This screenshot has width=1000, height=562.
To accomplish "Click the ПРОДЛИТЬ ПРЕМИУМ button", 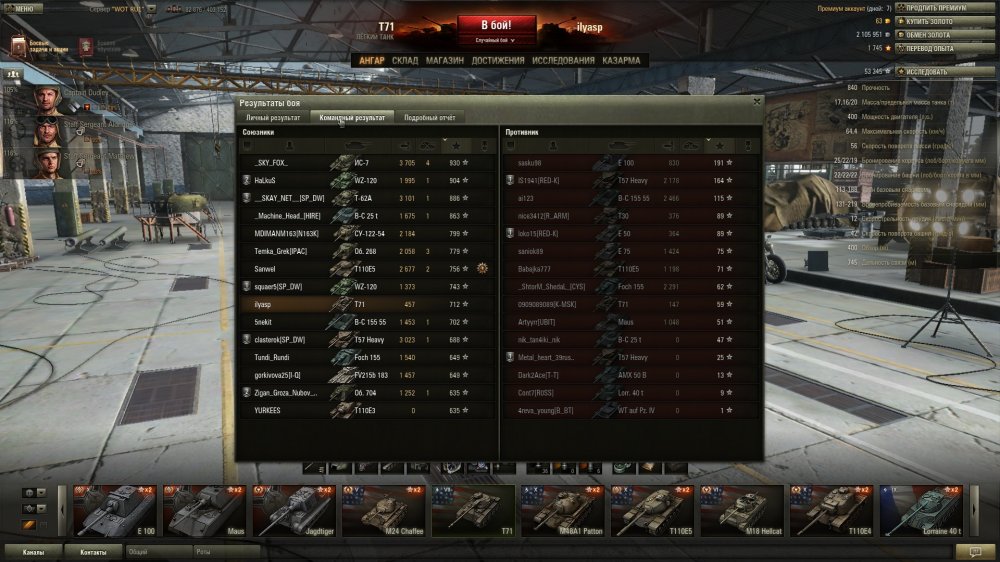I will coord(936,8).
